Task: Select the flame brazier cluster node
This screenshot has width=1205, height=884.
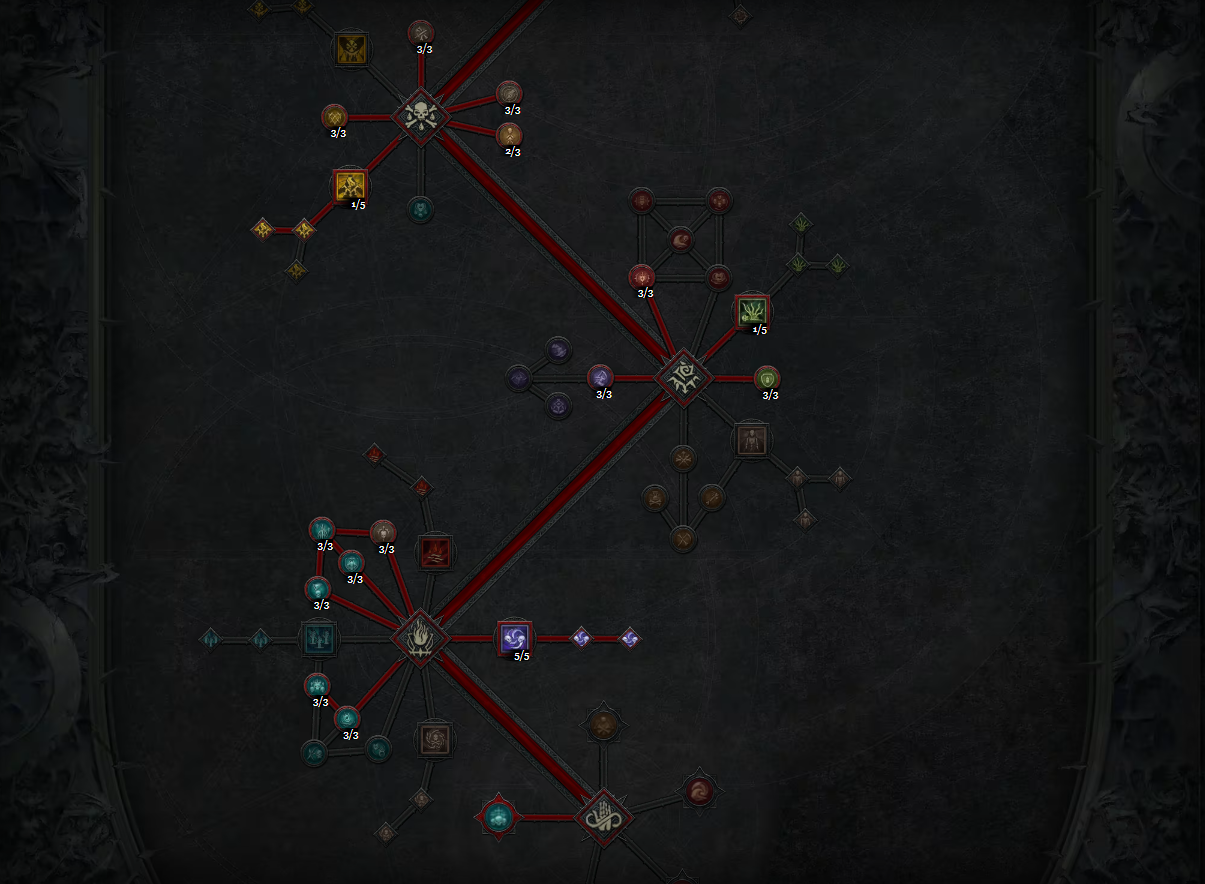Action: click(421, 638)
